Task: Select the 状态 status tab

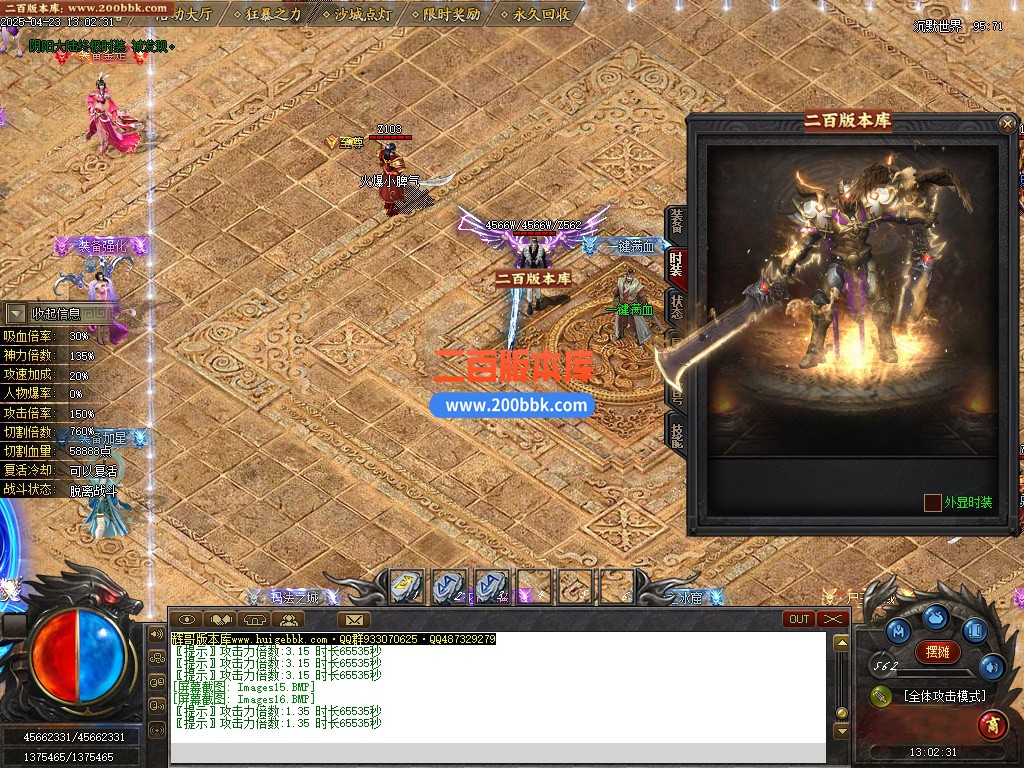Action: pyautogui.click(x=677, y=305)
